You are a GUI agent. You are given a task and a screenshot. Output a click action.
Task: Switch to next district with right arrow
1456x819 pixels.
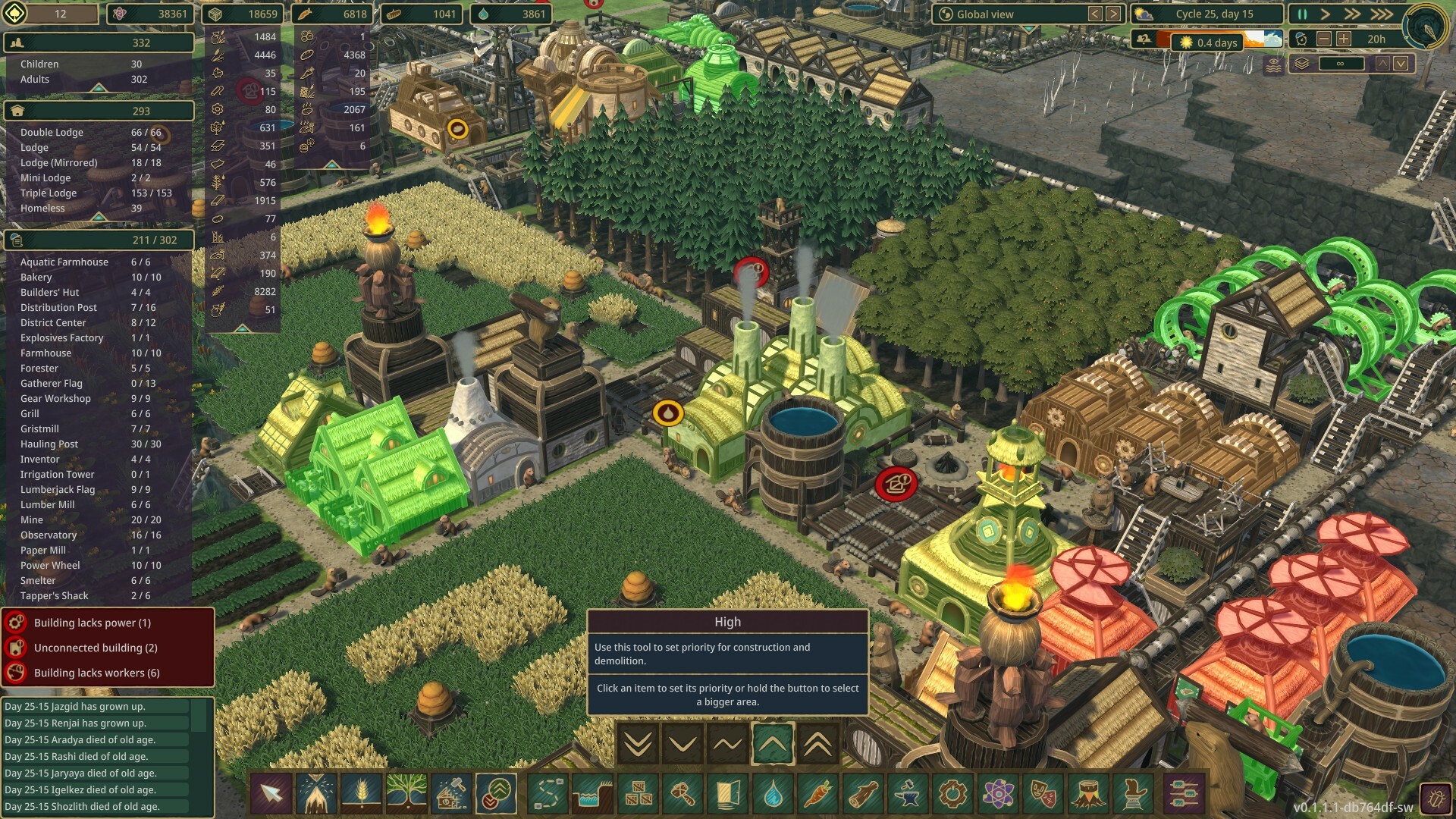pyautogui.click(x=1113, y=14)
